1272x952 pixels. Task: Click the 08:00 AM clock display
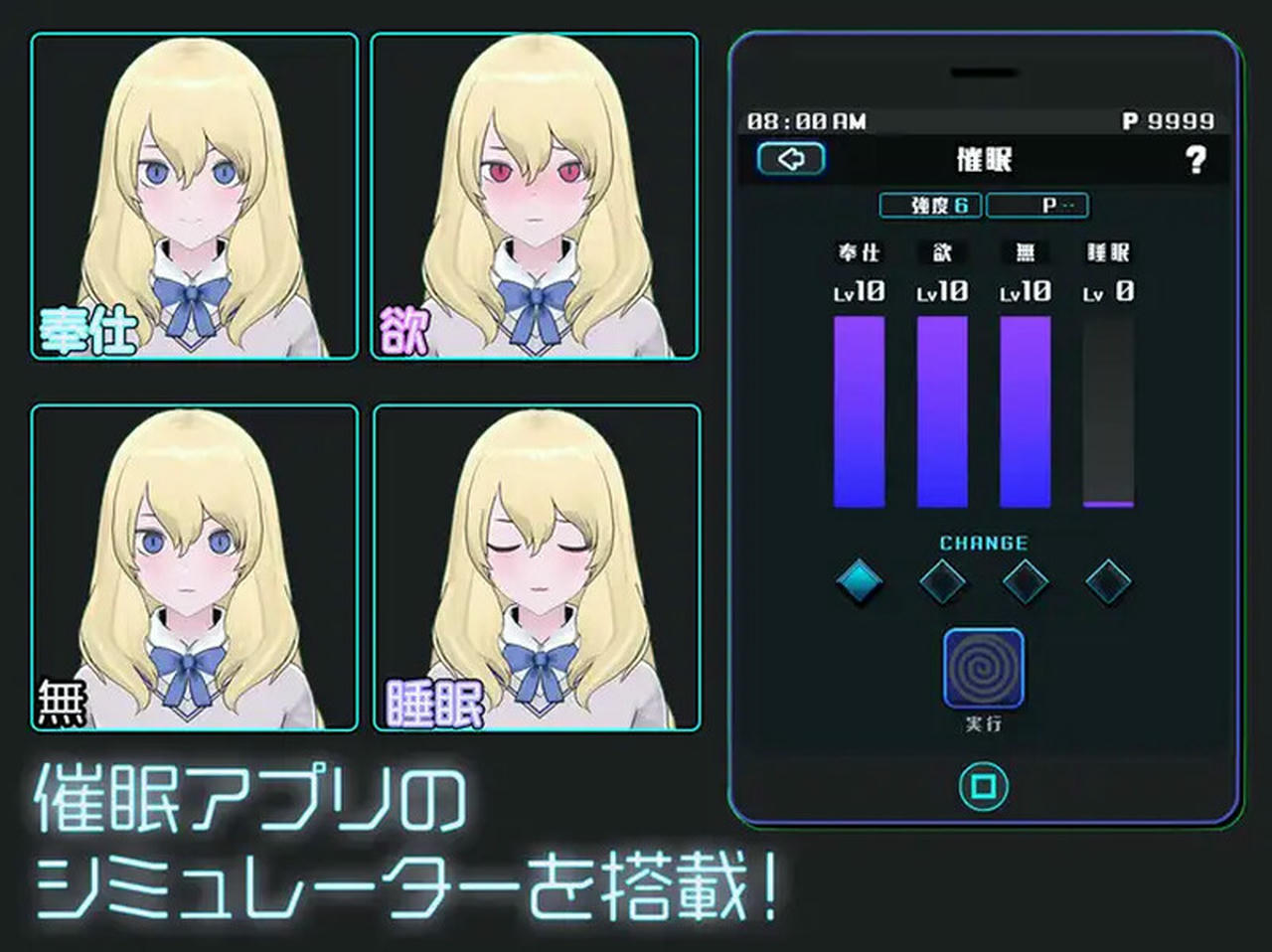pos(806,119)
